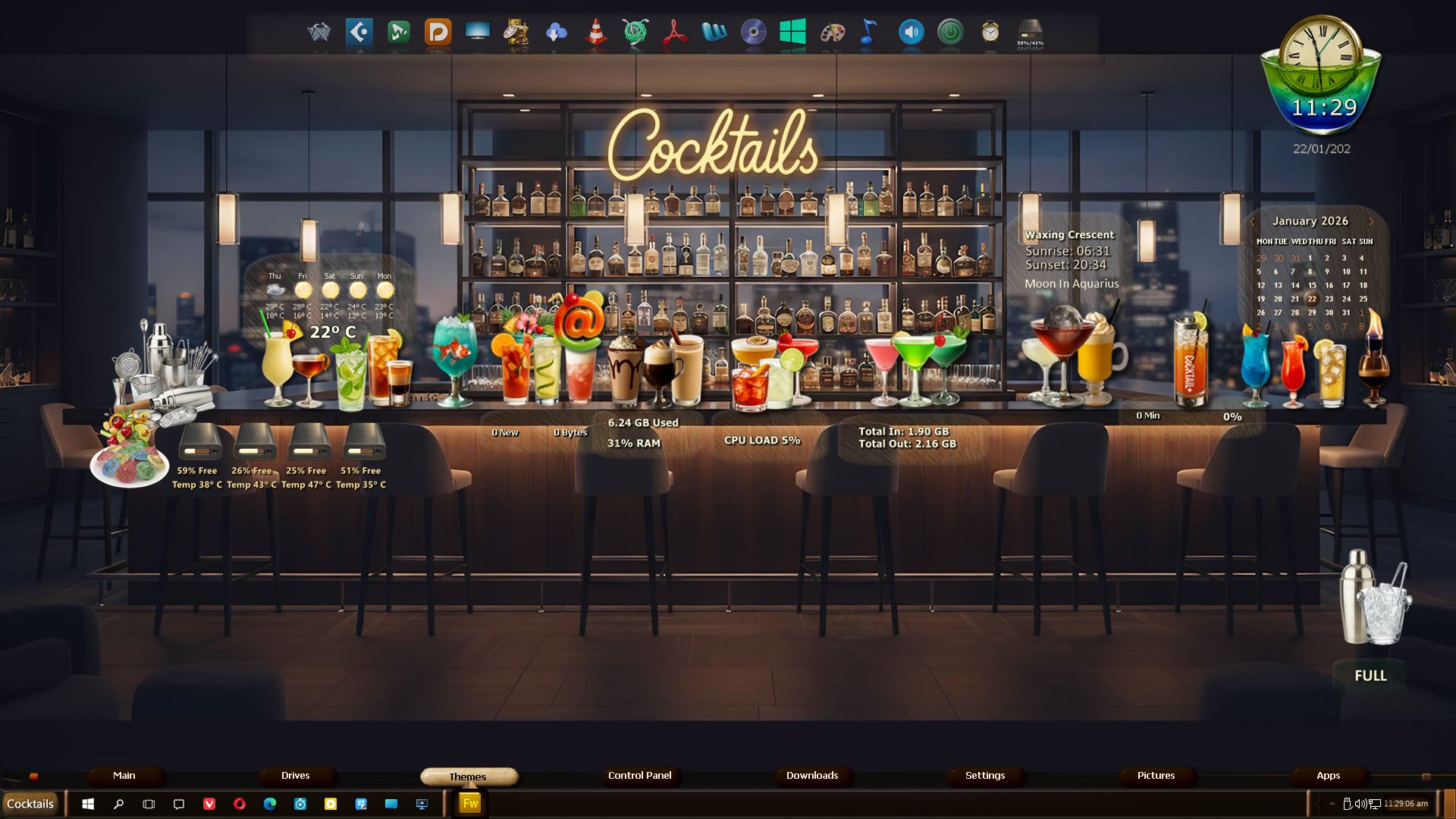The height and width of the screenshot is (819, 1456).
Task: Open the cloud download dock icon
Action: [x=556, y=32]
